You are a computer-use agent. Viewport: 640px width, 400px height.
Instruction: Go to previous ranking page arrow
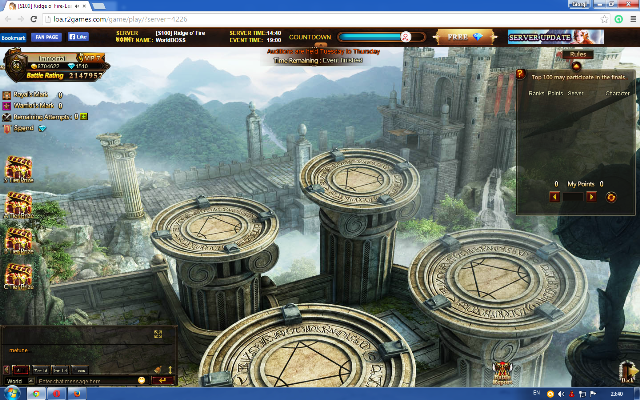(x=554, y=197)
